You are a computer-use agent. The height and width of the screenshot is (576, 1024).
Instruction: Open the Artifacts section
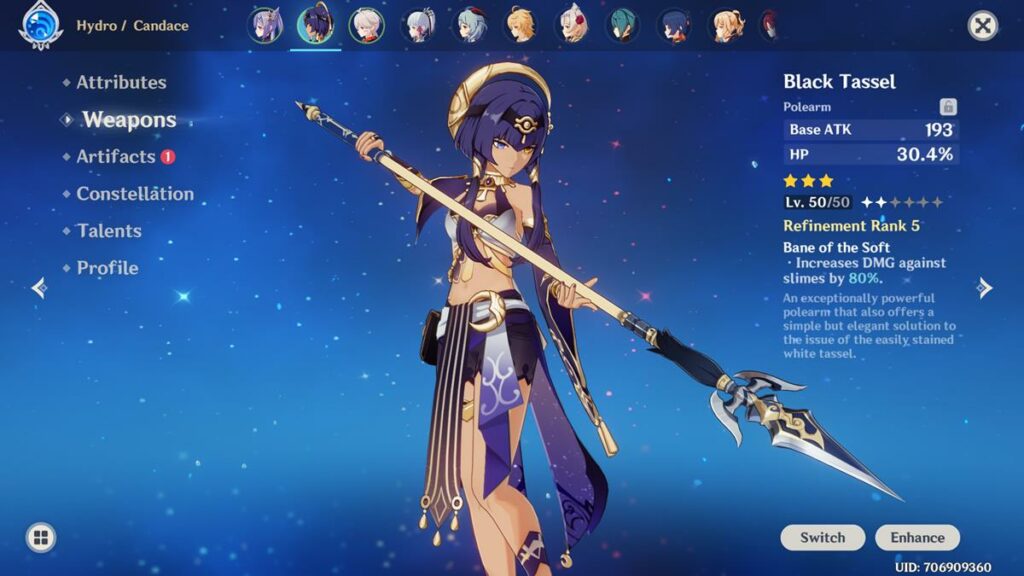point(116,157)
